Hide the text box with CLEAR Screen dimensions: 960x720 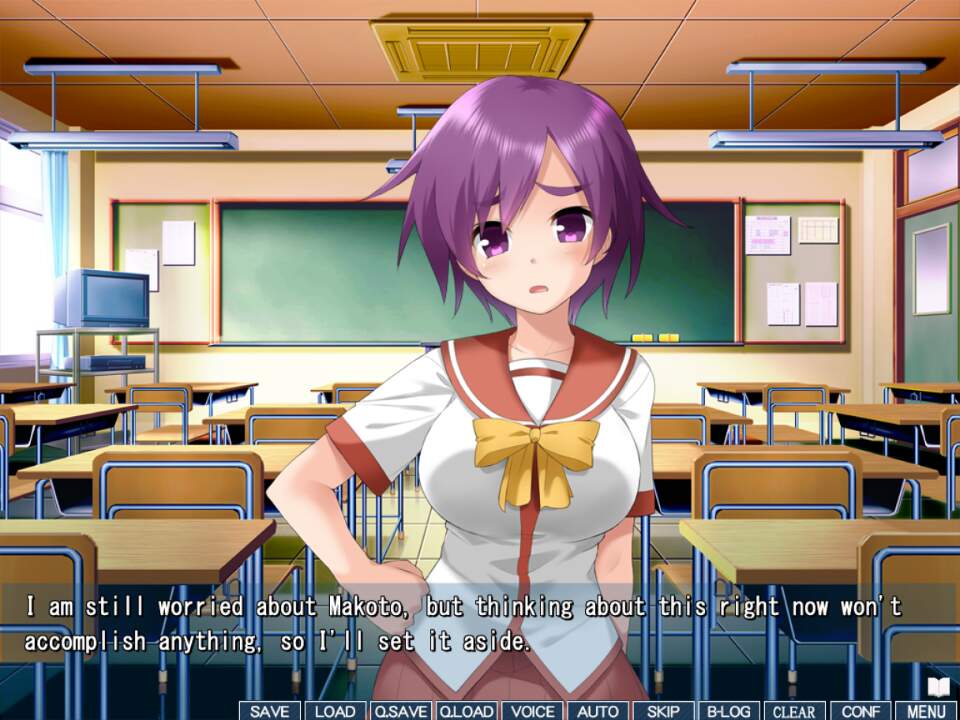[x=794, y=711]
